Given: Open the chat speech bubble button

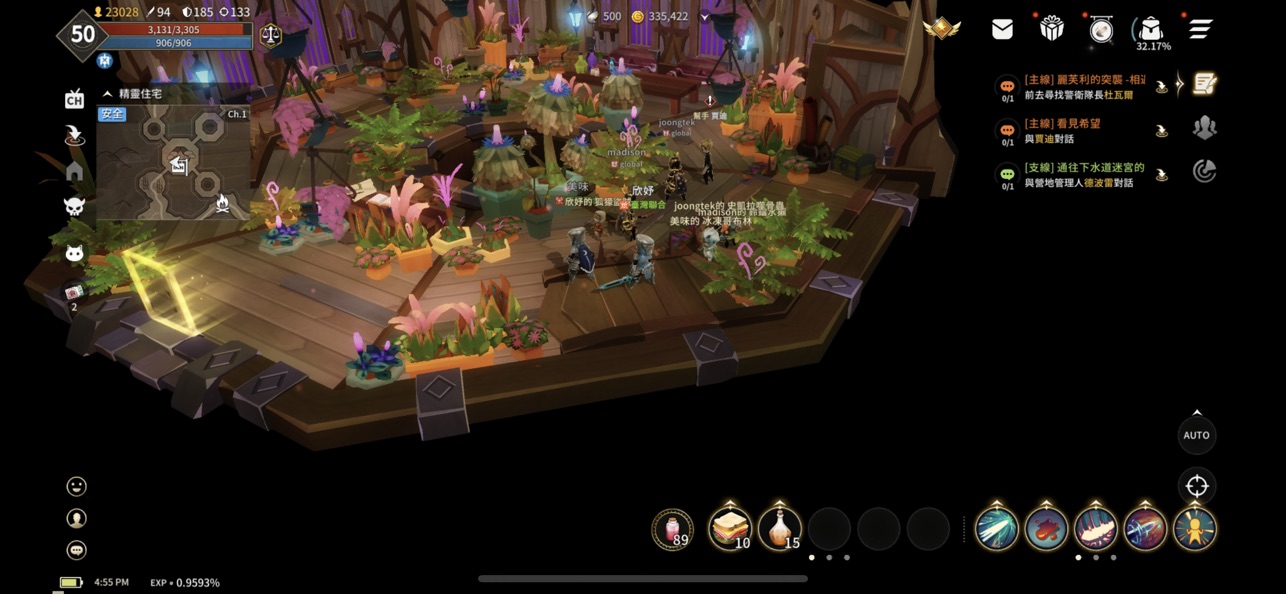Looking at the screenshot, I should 76,550.
